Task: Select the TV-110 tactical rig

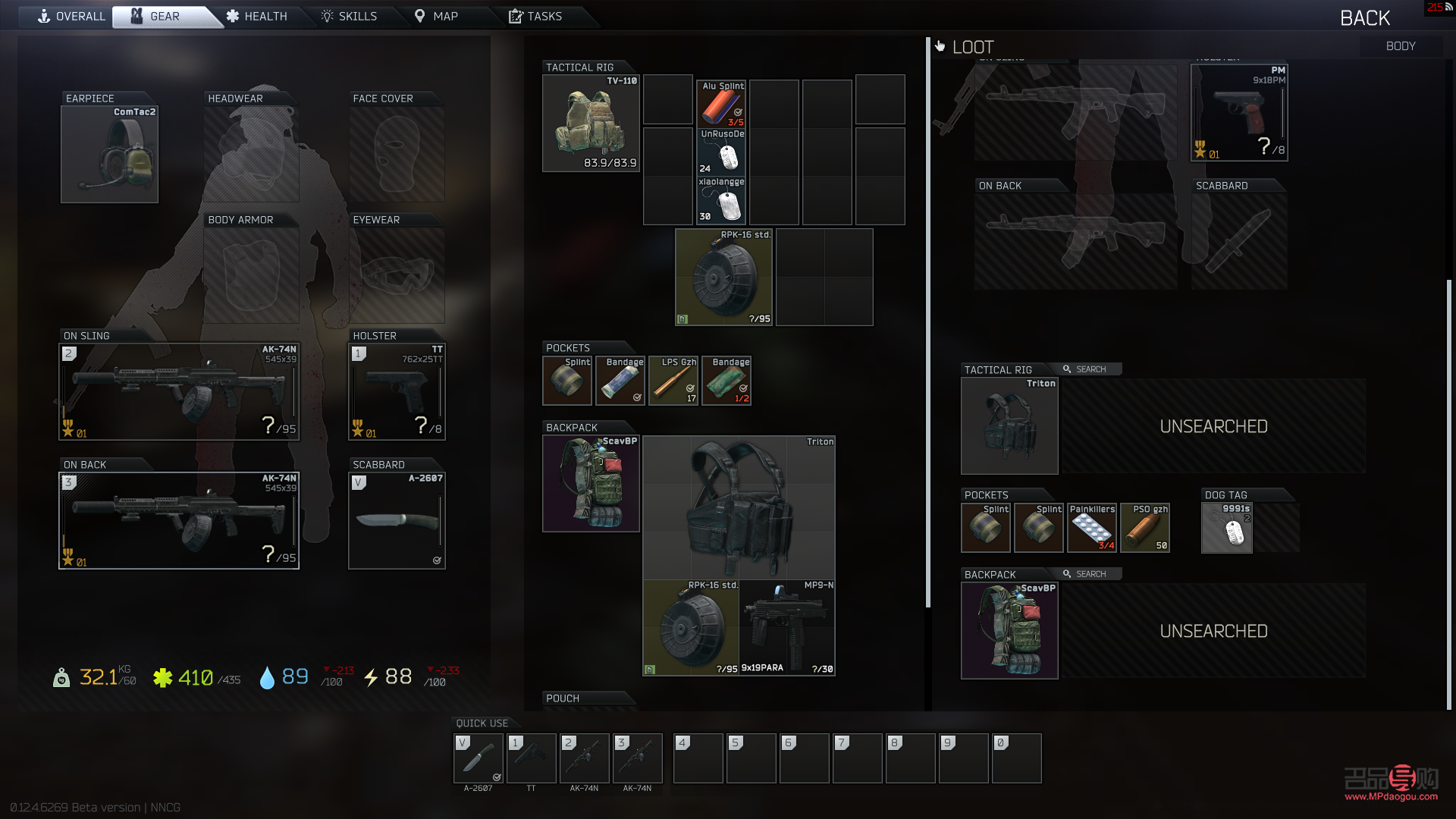Action: tap(591, 123)
